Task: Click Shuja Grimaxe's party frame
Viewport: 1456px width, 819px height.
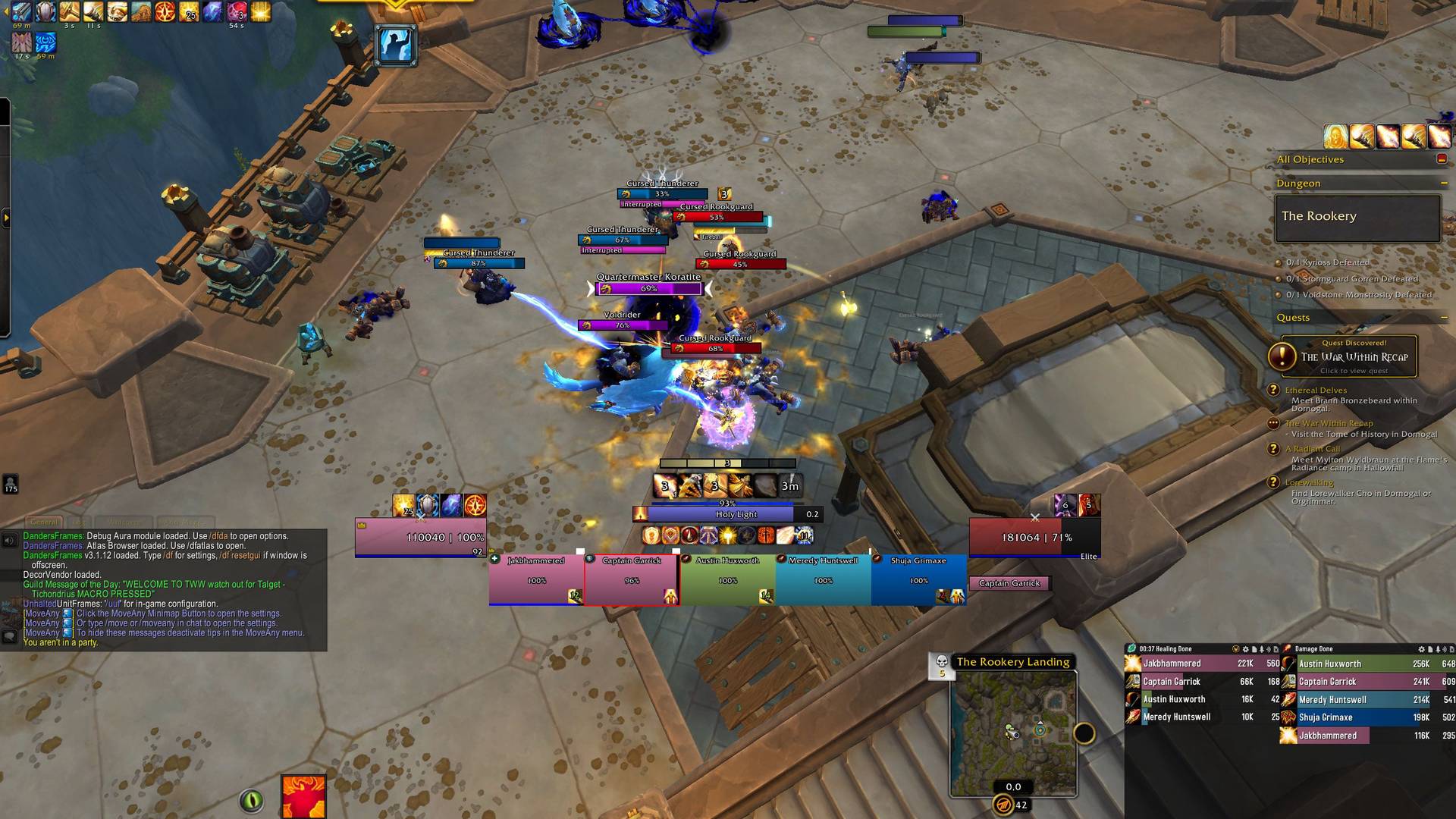Action: [918, 580]
